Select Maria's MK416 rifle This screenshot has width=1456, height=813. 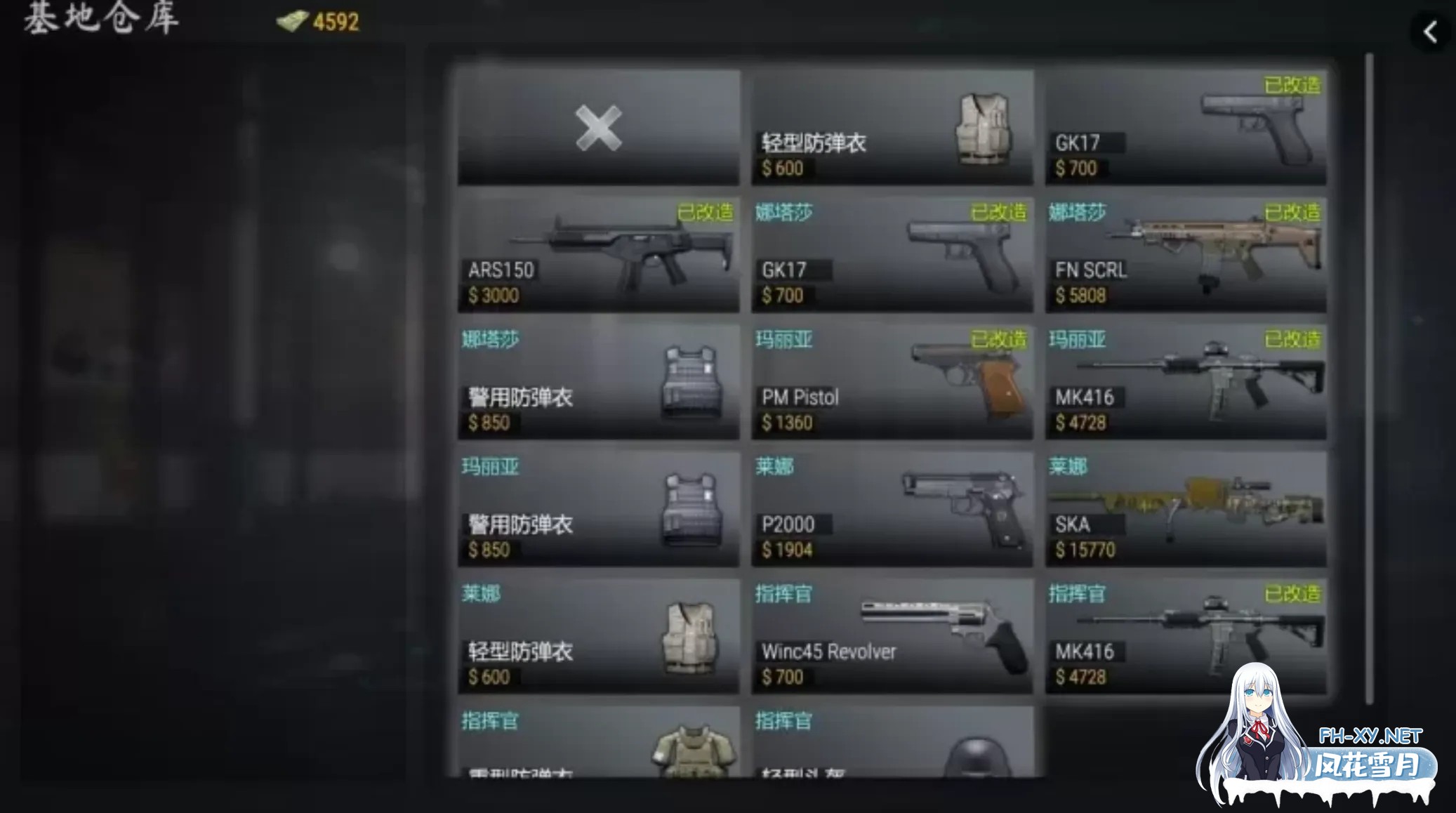coord(1185,383)
